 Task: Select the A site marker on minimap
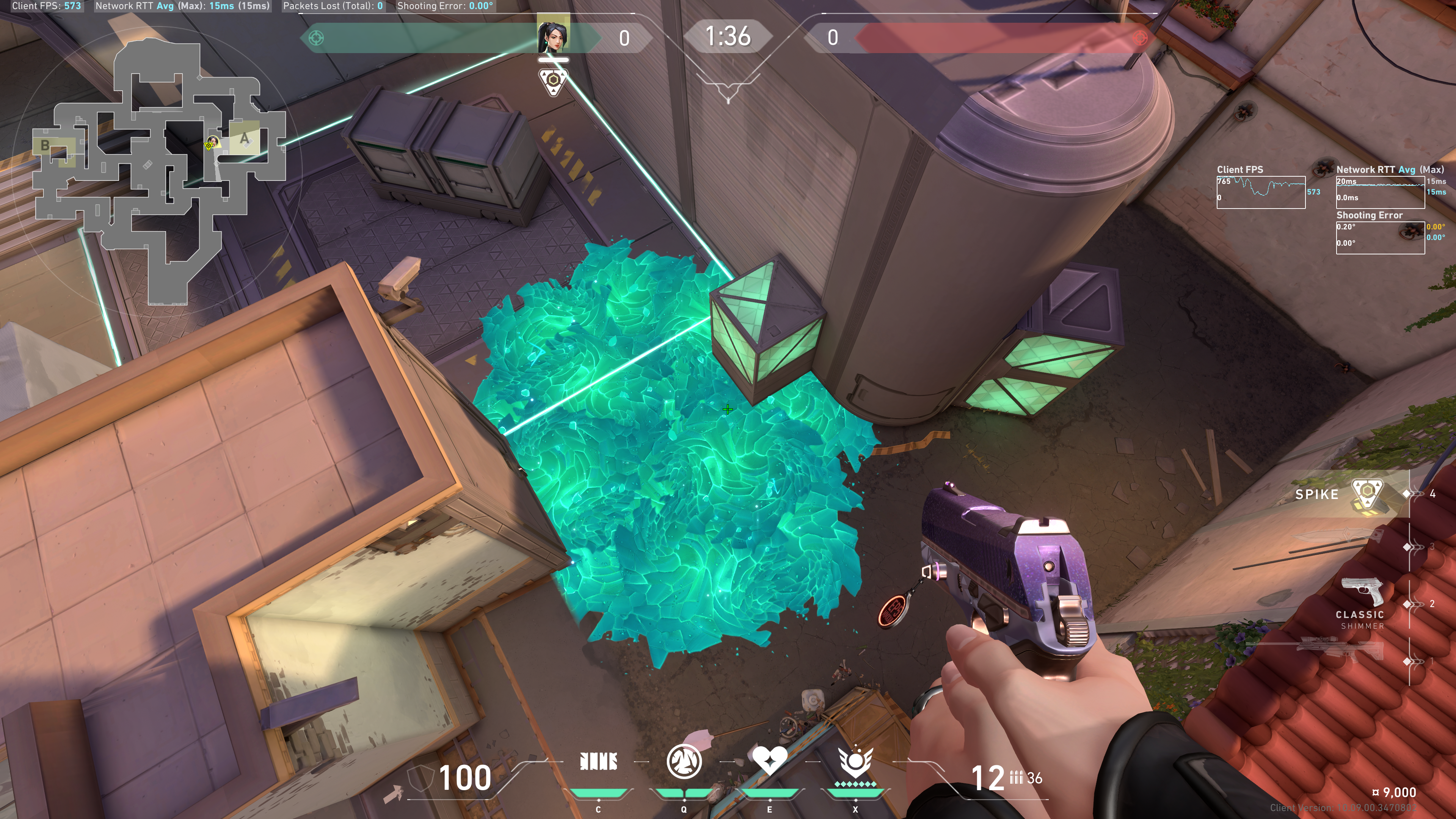(244, 138)
